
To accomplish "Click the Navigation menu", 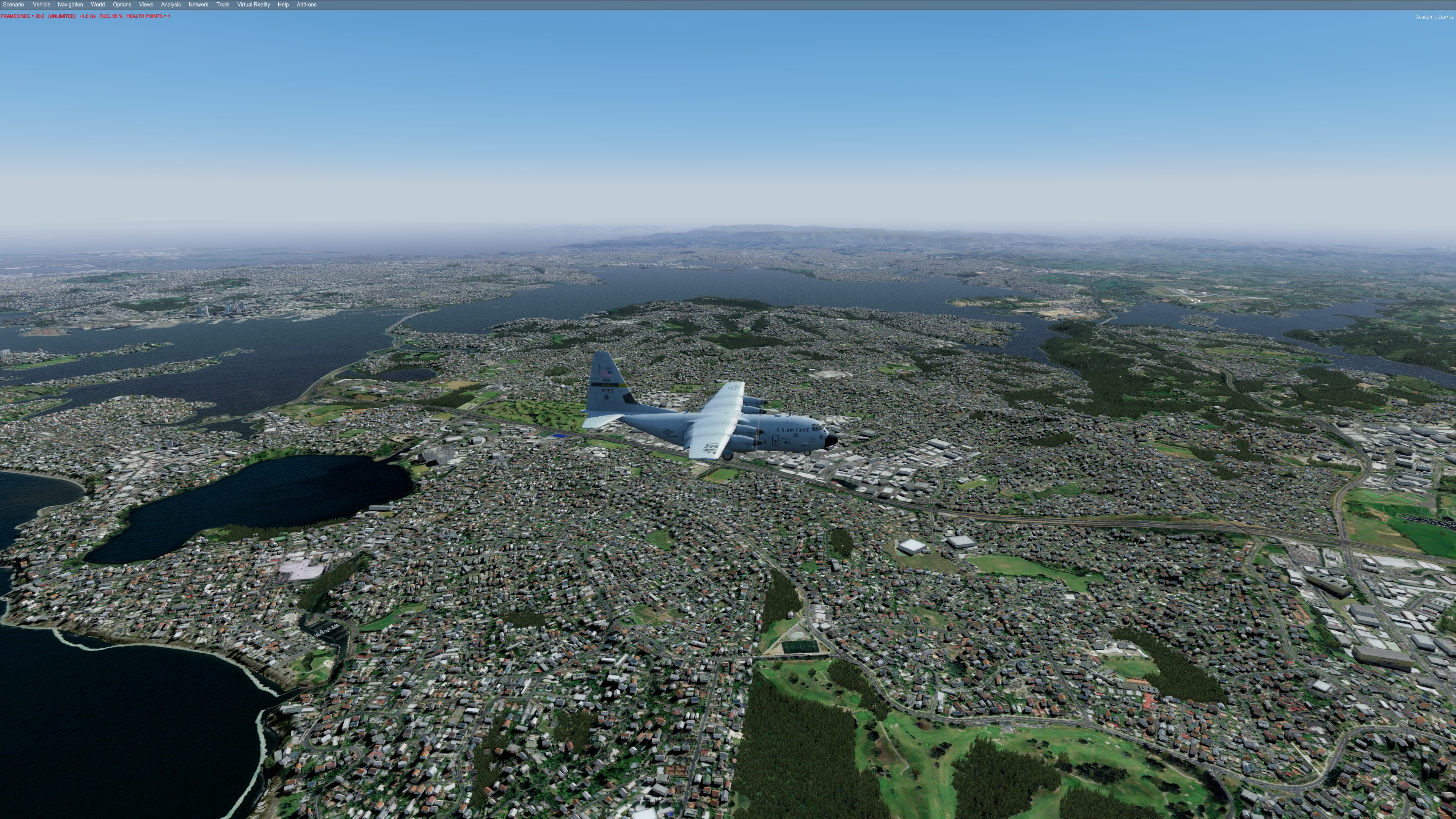I will 70,5.
